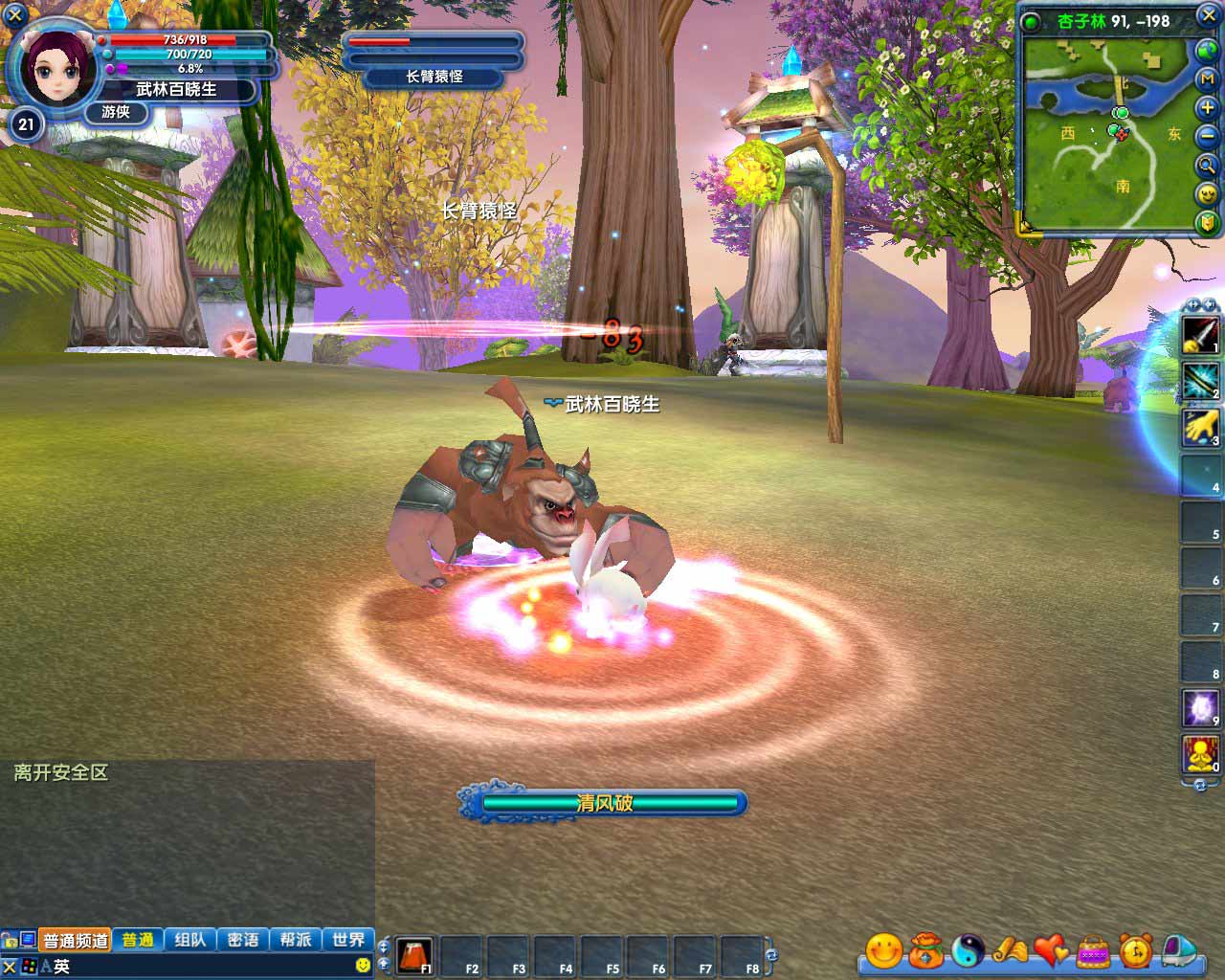Image resolution: width=1225 pixels, height=980 pixels.
Task: Switch to the 帮派 chat tab
Action: click(x=296, y=940)
